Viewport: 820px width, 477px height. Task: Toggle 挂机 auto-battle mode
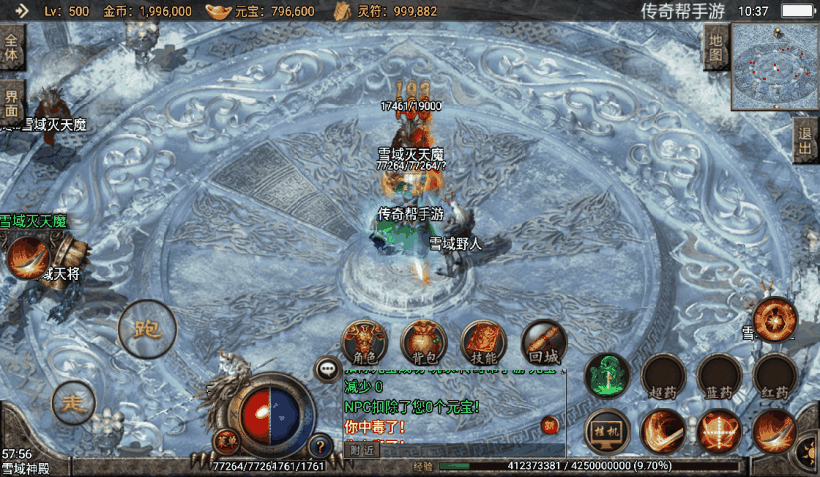606,431
